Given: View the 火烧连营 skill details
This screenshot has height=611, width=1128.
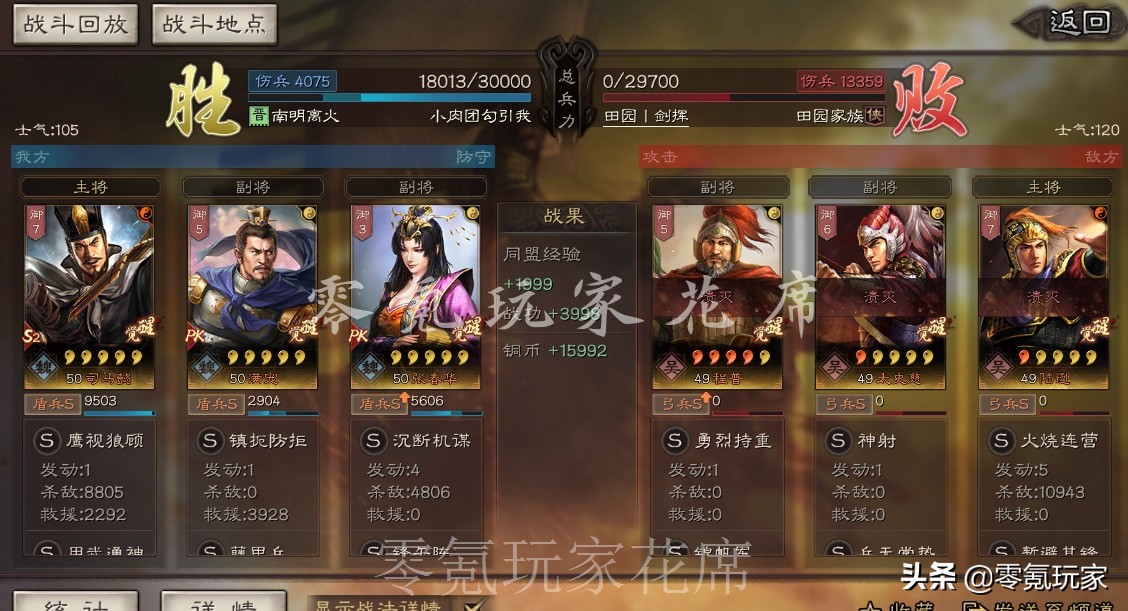Looking at the screenshot, I should click(1043, 440).
